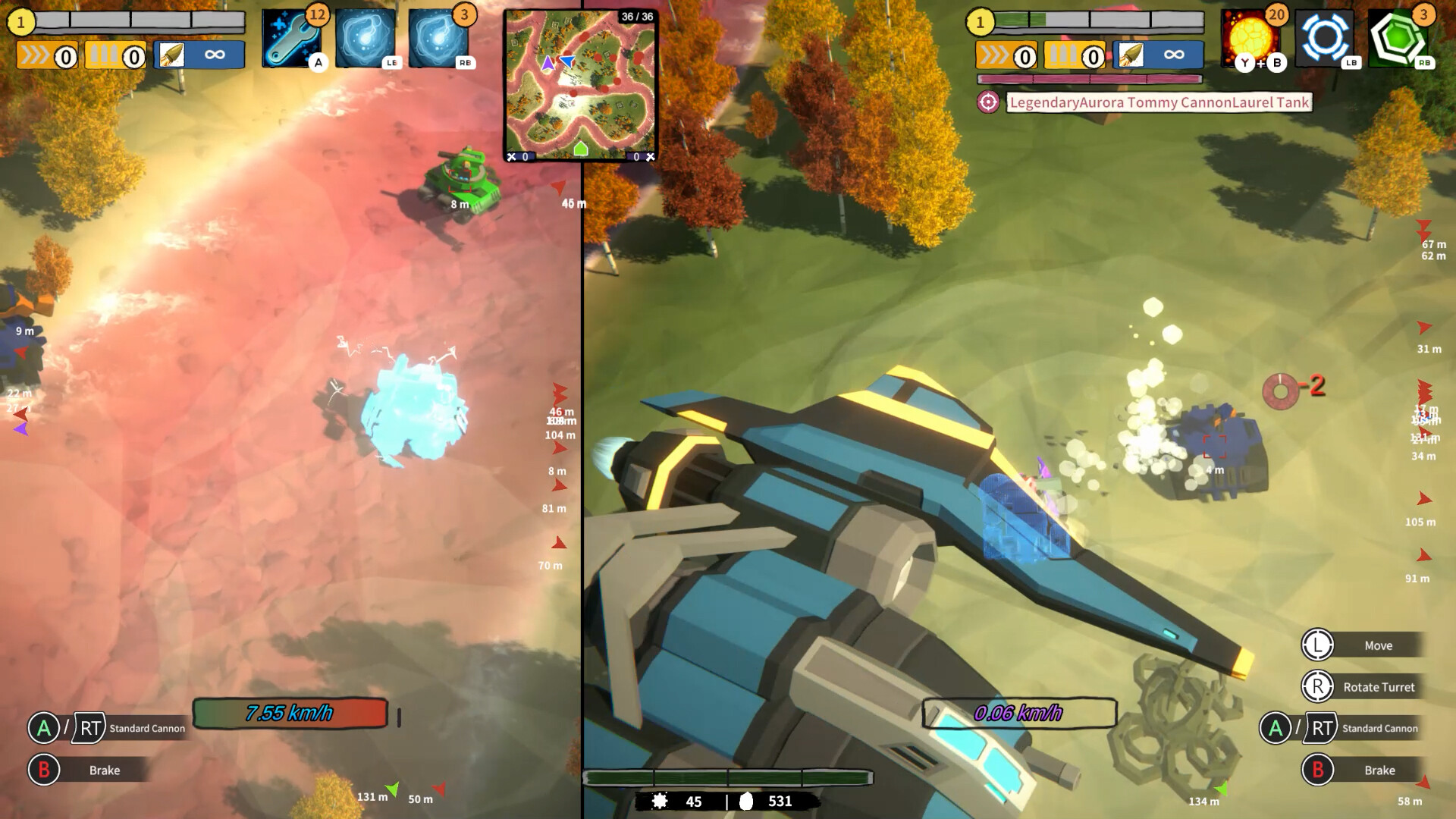Toggle the Move (L) stick prompt
The image size is (1456, 819).
(x=1317, y=645)
